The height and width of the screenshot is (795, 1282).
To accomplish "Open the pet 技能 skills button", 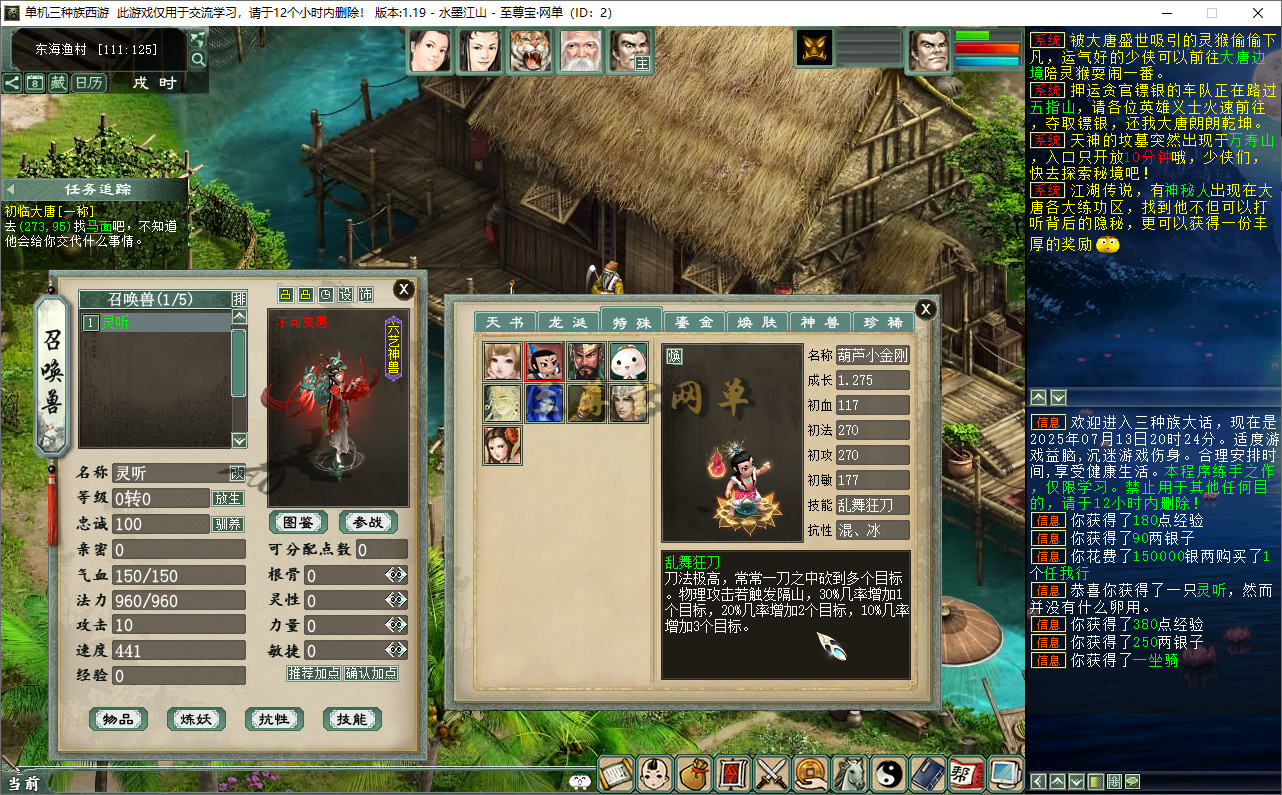I will point(352,719).
